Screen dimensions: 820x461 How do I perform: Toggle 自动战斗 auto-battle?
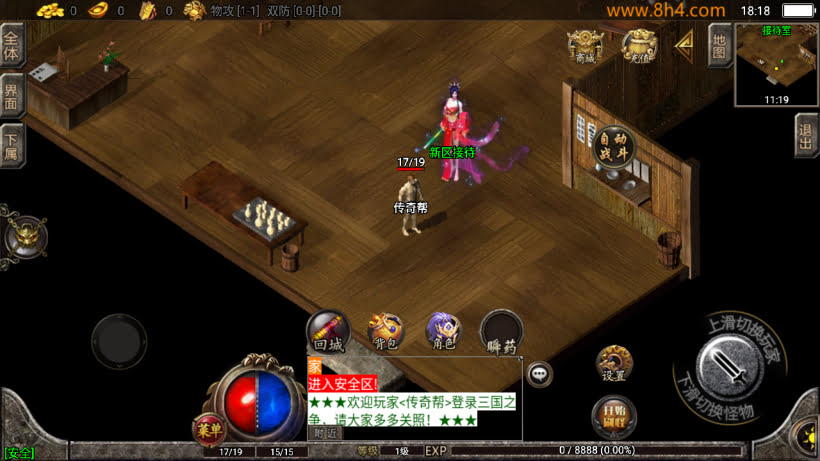[x=612, y=146]
